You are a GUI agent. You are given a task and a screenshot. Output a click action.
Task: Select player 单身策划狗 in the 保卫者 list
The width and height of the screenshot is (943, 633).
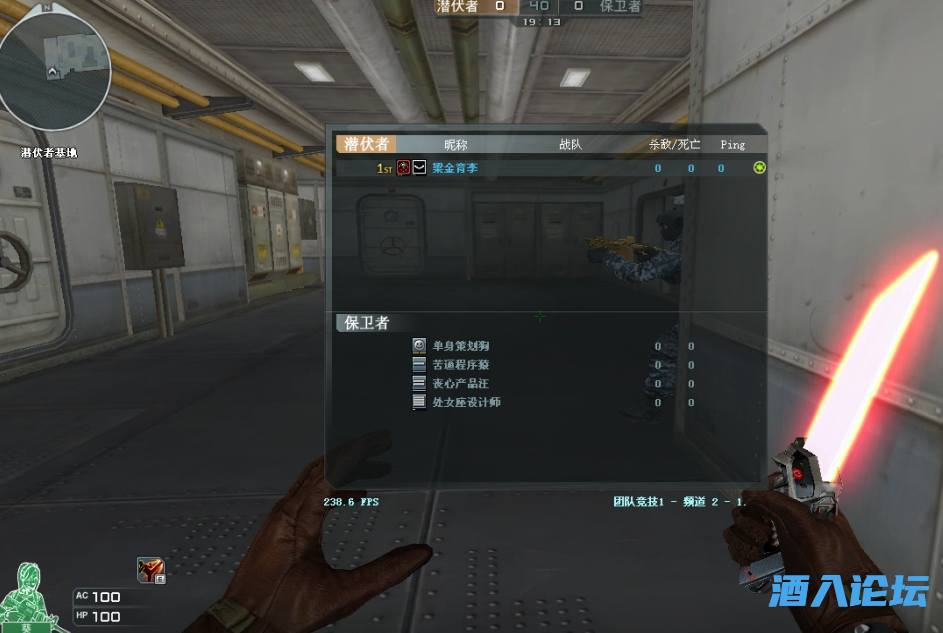coord(460,346)
